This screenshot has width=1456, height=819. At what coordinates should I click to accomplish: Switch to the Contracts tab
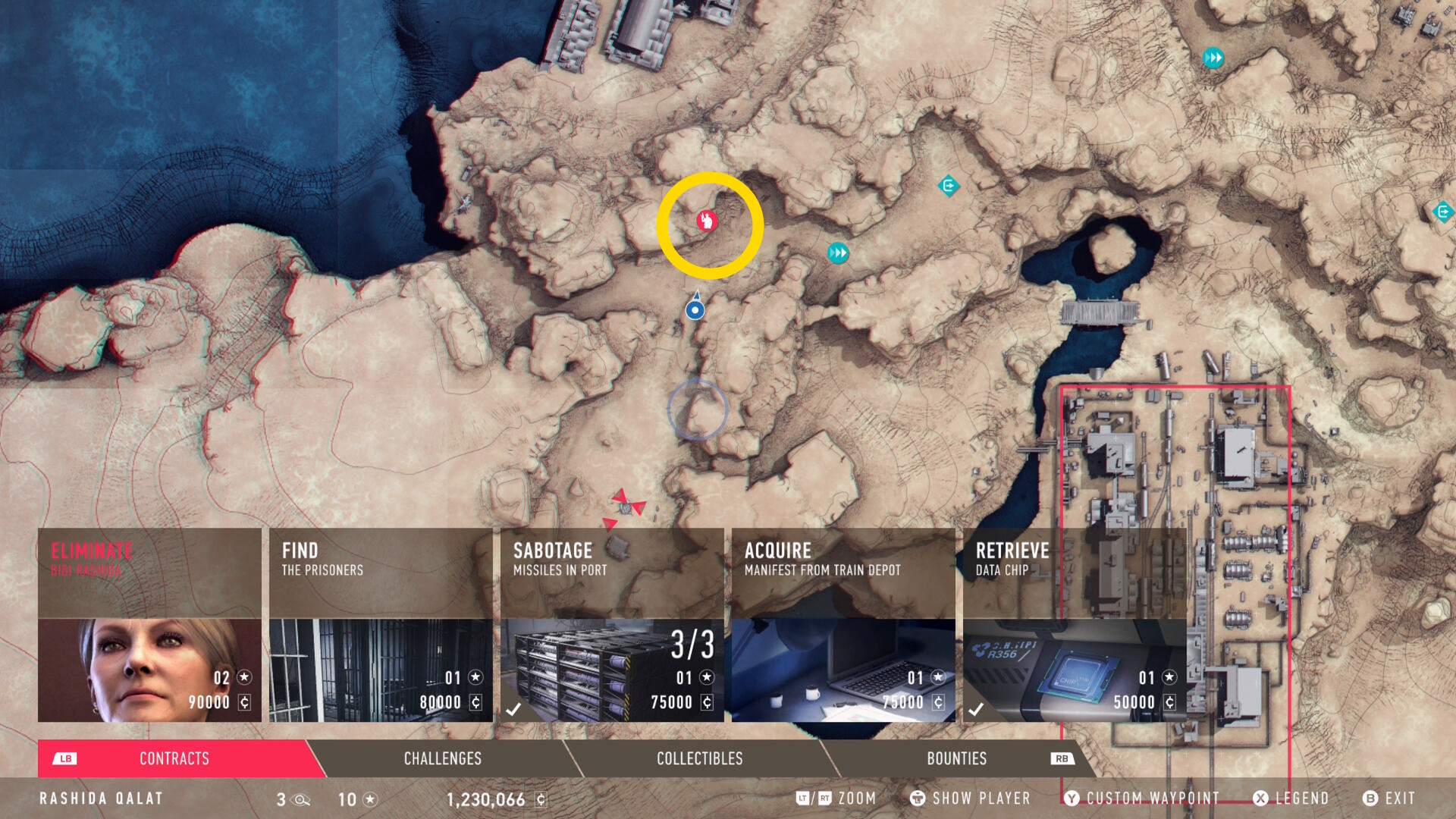click(174, 758)
